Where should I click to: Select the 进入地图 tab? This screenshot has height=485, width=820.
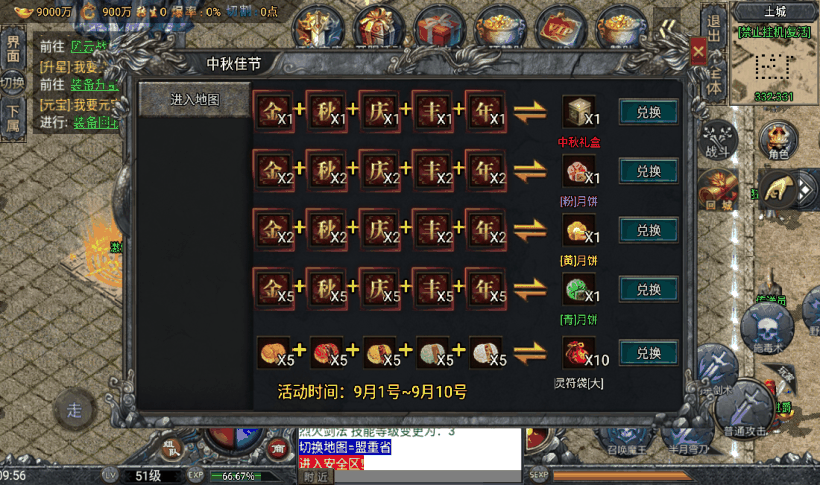194,100
